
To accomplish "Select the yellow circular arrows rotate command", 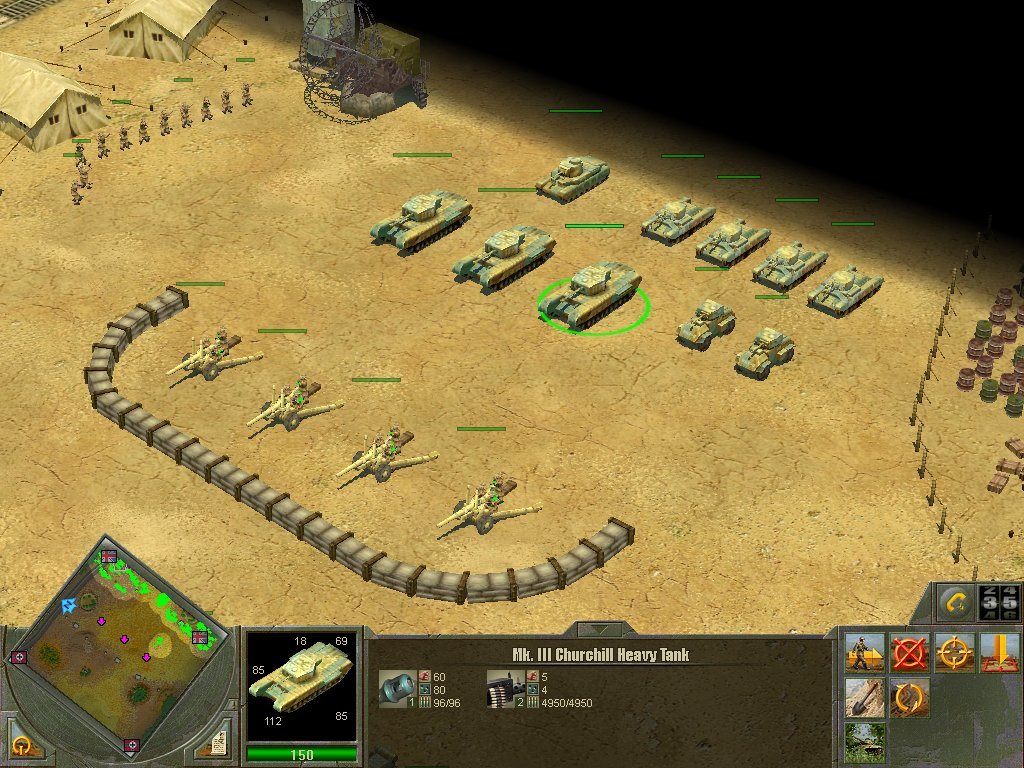I will pyautogui.click(x=909, y=697).
